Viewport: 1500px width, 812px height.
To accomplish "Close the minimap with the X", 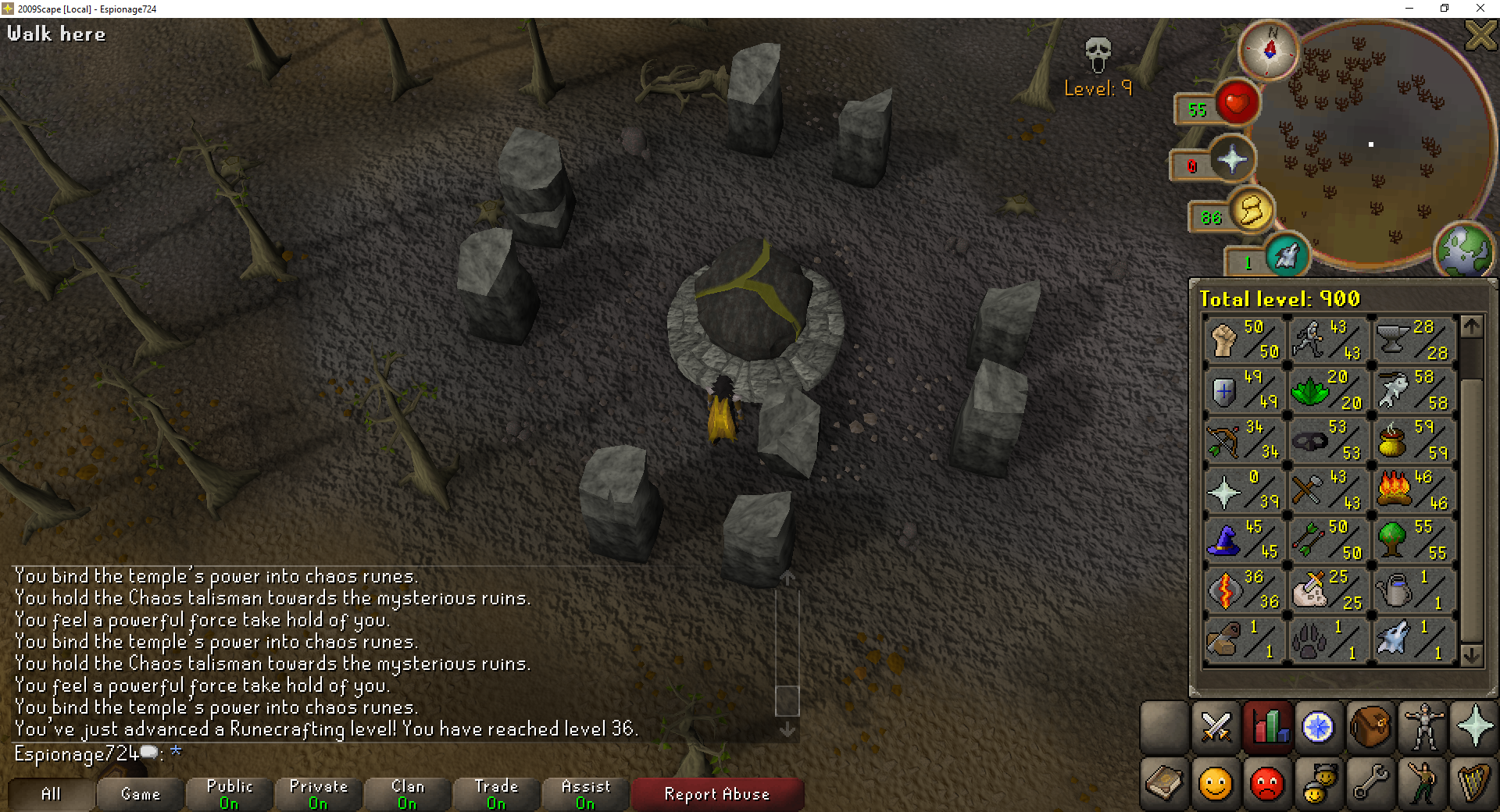I will click(1480, 36).
